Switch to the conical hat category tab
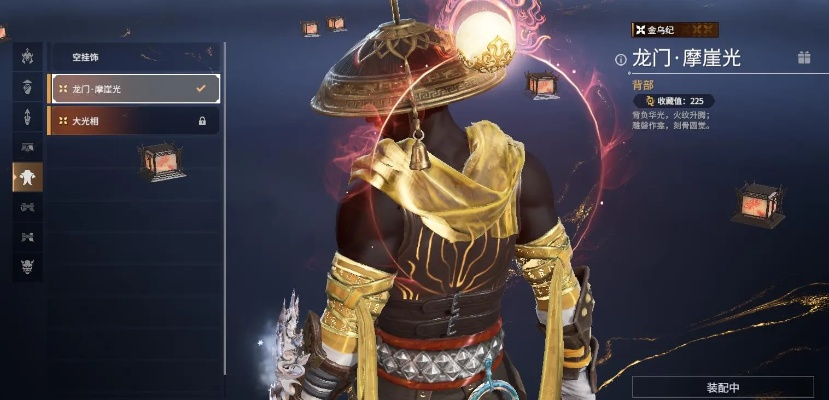Image resolution: width=829 pixels, height=400 pixels. [27, 86]
